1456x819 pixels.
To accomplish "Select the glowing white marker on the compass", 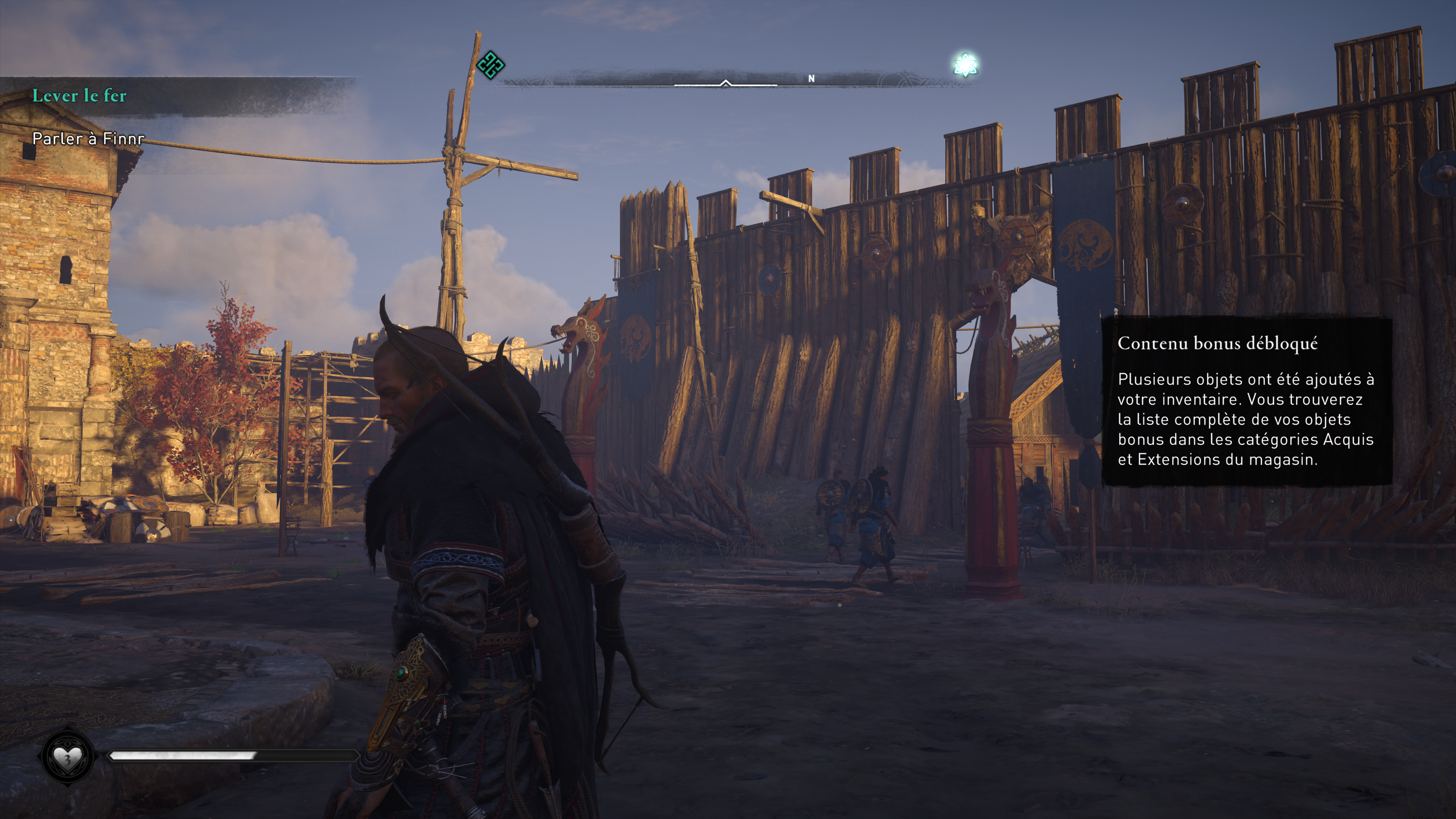I will 965,64.
